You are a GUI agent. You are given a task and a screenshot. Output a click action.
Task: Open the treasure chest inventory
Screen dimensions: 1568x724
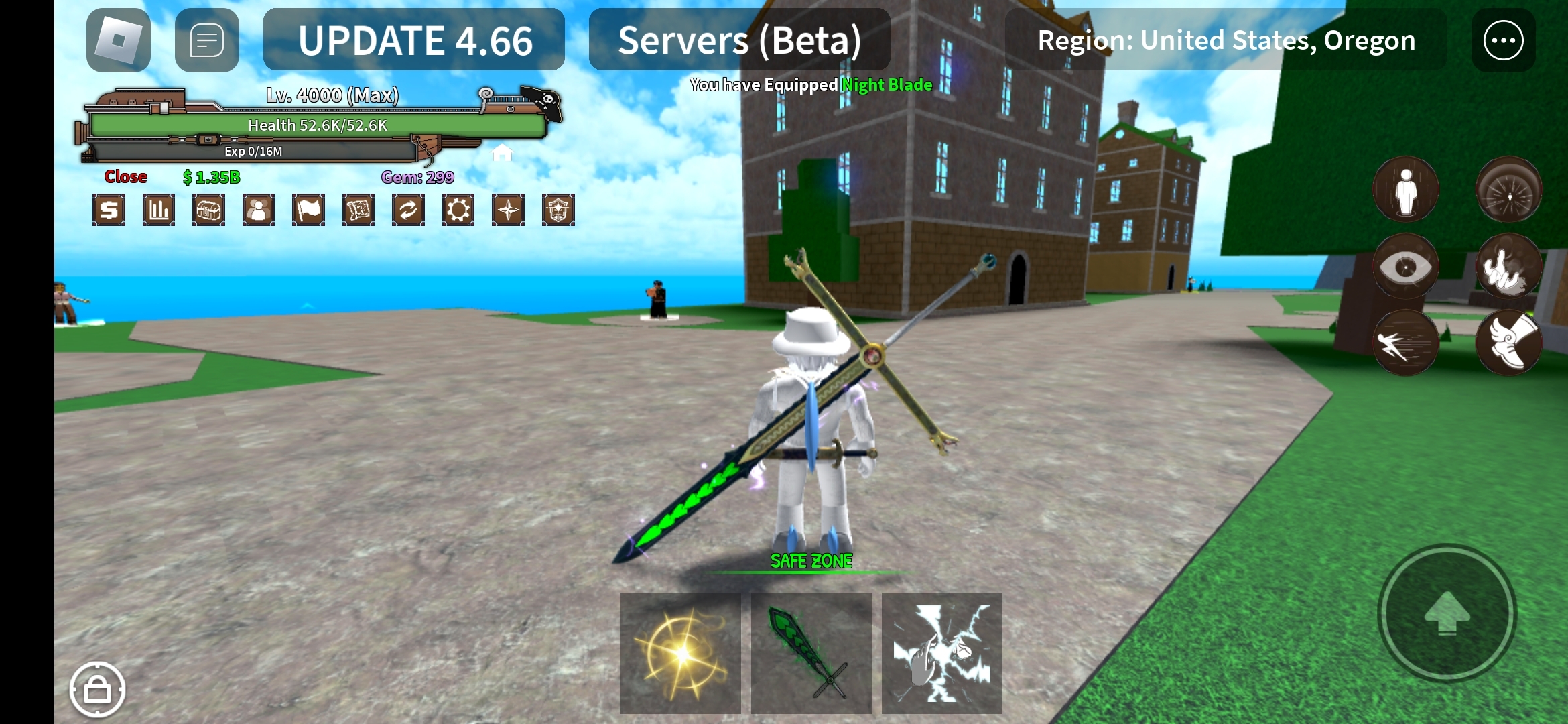(x=208, y=210)
